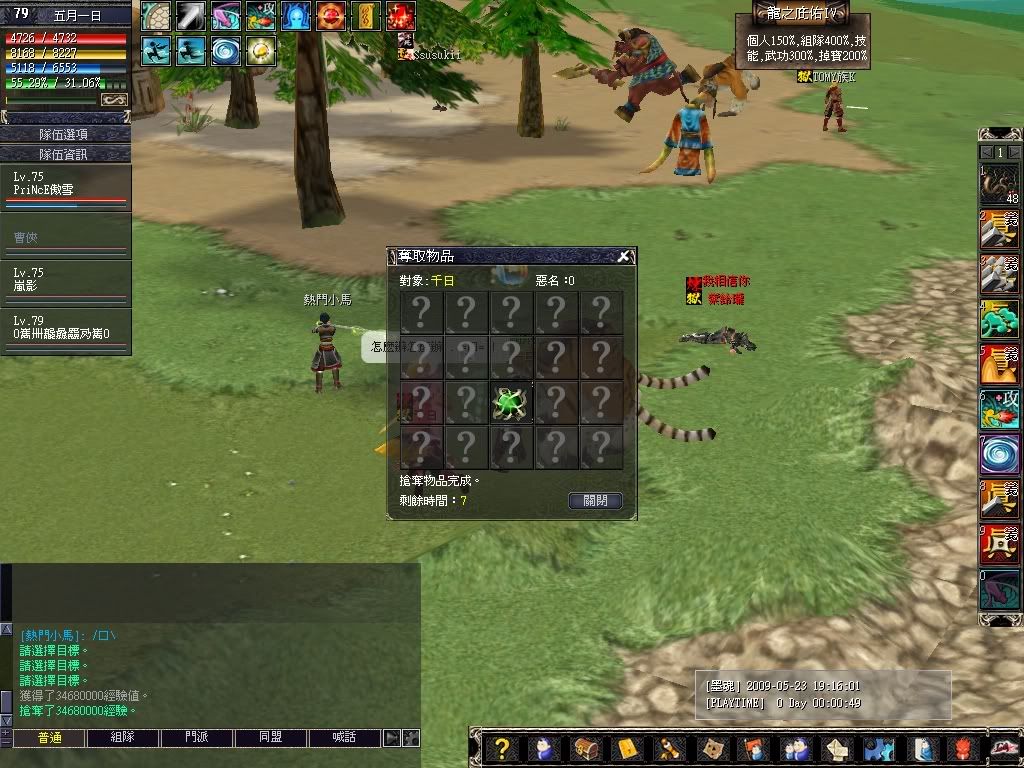The width and height of the screenshot is (1024, 768).
Task: Select party member PriNcE傲雪
Action: [65, 186]
